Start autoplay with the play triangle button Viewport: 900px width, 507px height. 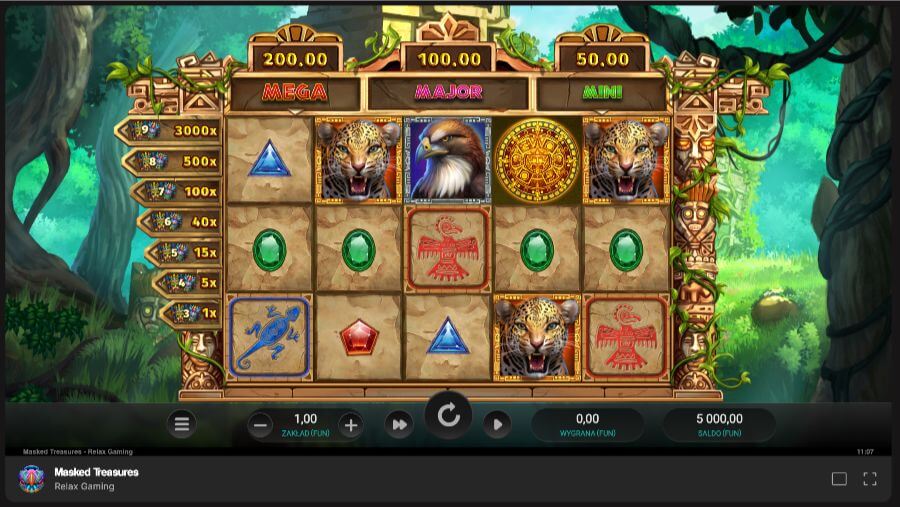click(497, 425)
